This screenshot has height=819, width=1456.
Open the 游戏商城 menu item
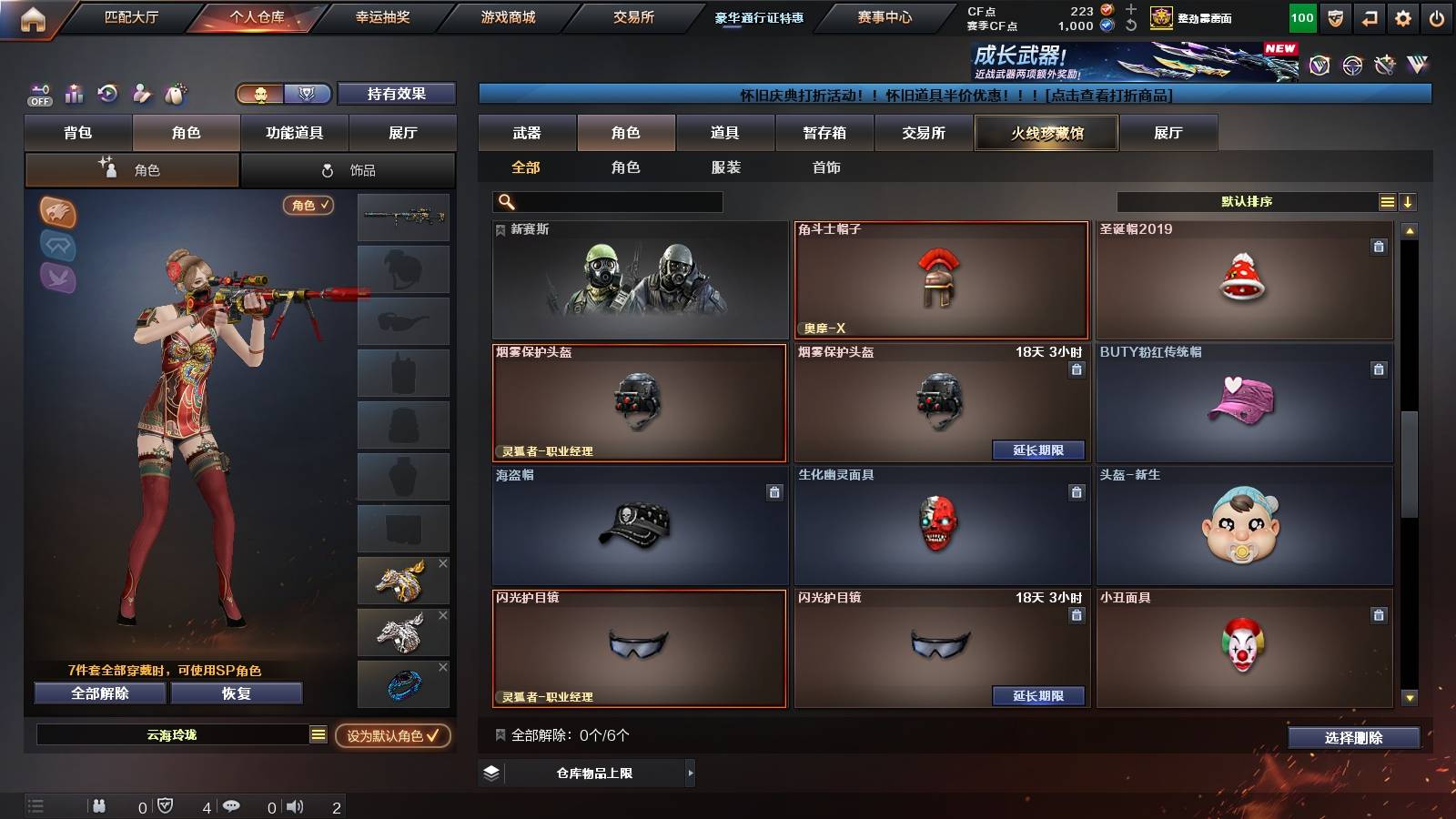click(x=506, y=15)
